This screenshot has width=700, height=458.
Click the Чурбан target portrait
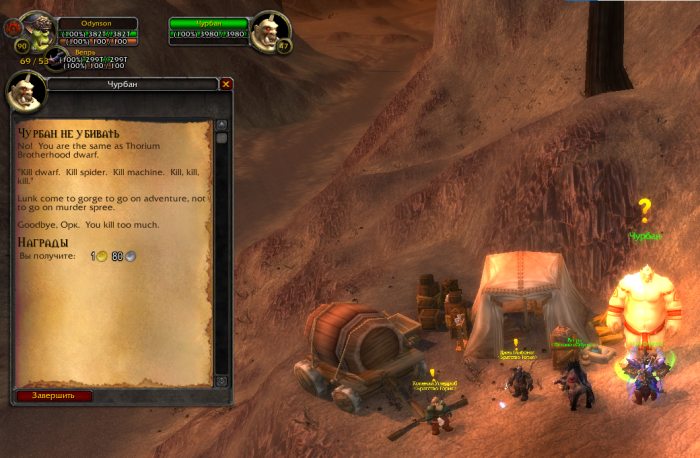[268, 30]
